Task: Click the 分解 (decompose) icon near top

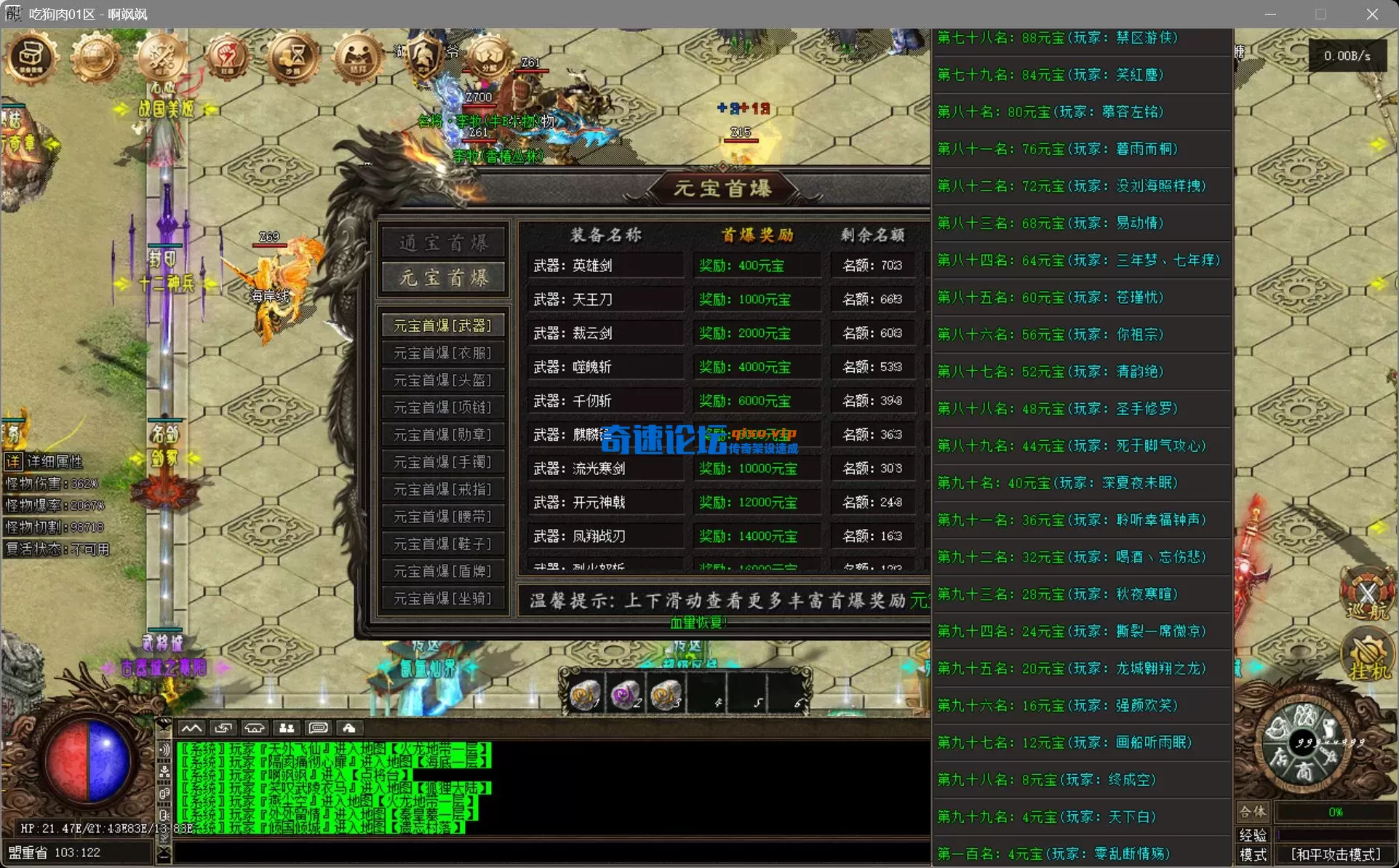Action: pyautogui.click(x=489, y=58)
